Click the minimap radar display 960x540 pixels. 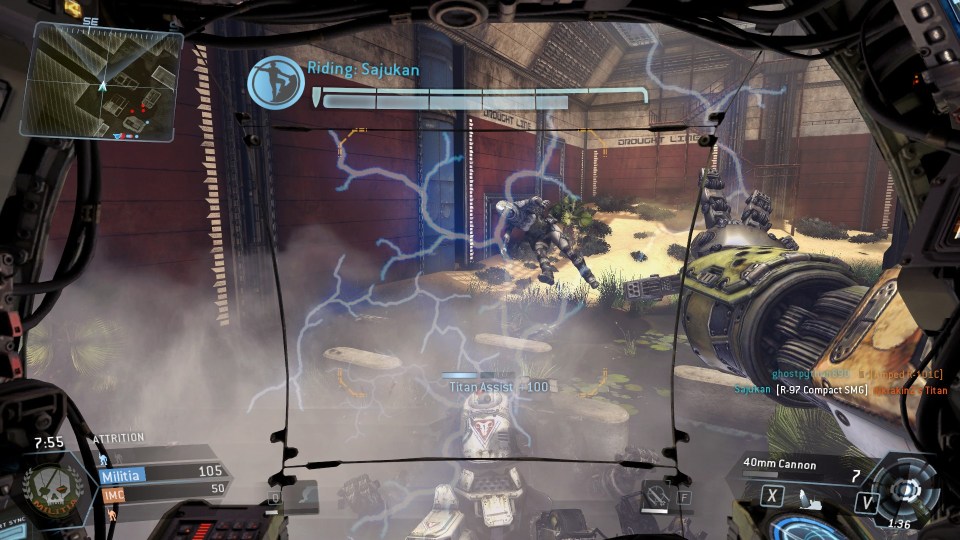(x=103, y=82)
